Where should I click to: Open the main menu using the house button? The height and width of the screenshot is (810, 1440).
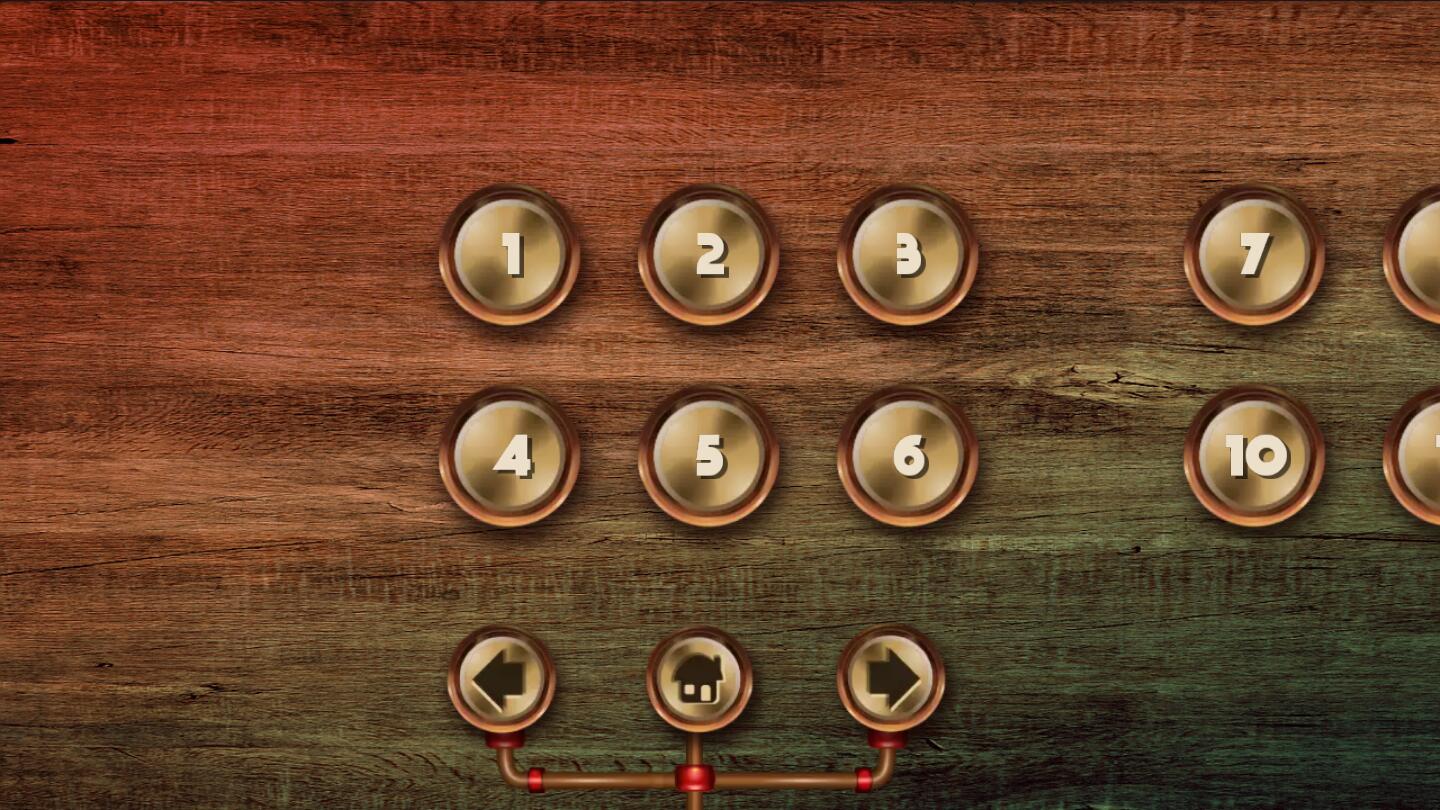[x=698, y=678]
